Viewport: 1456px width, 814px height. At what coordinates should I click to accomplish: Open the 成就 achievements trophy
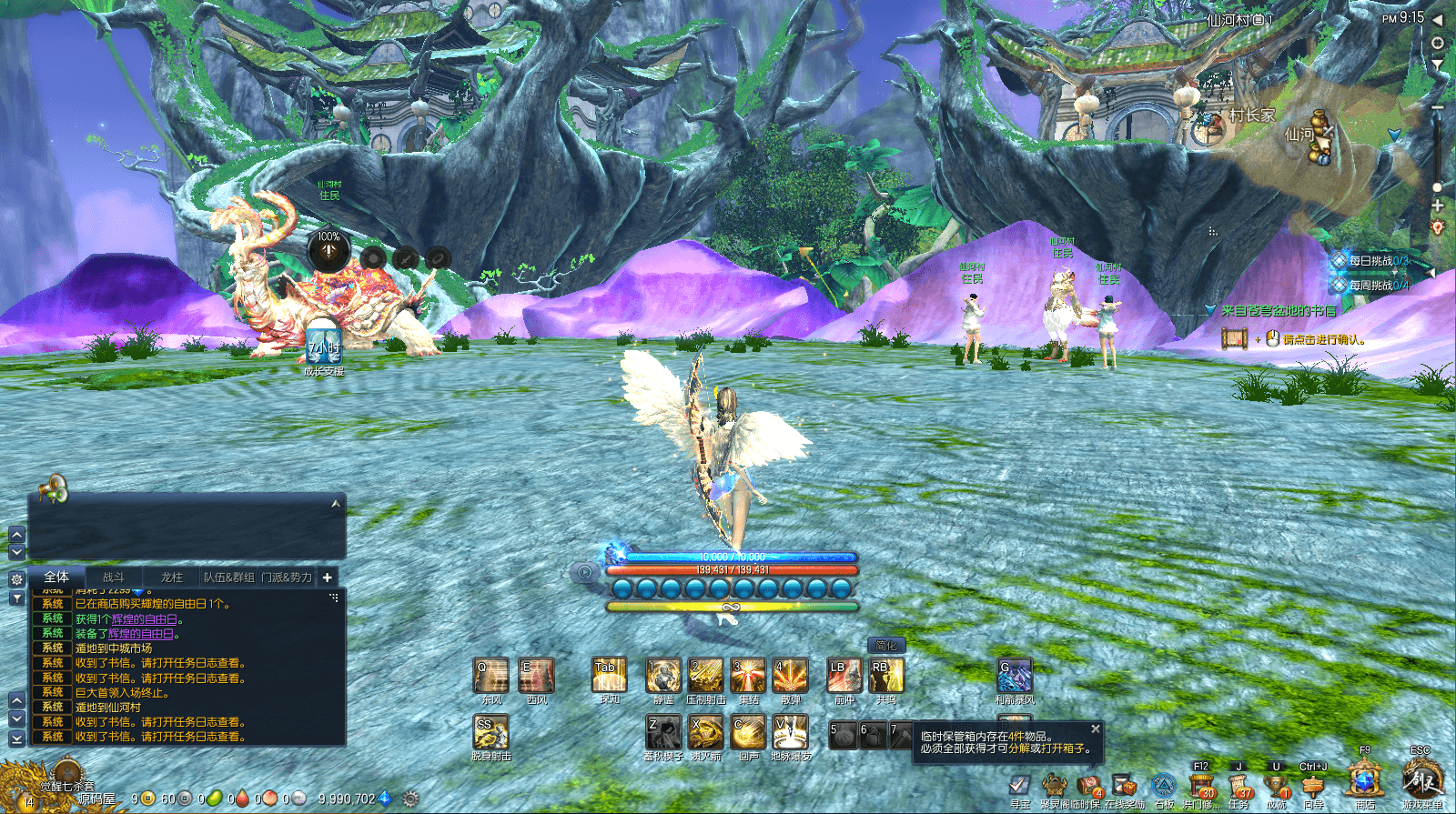(x=1277, y=786)
